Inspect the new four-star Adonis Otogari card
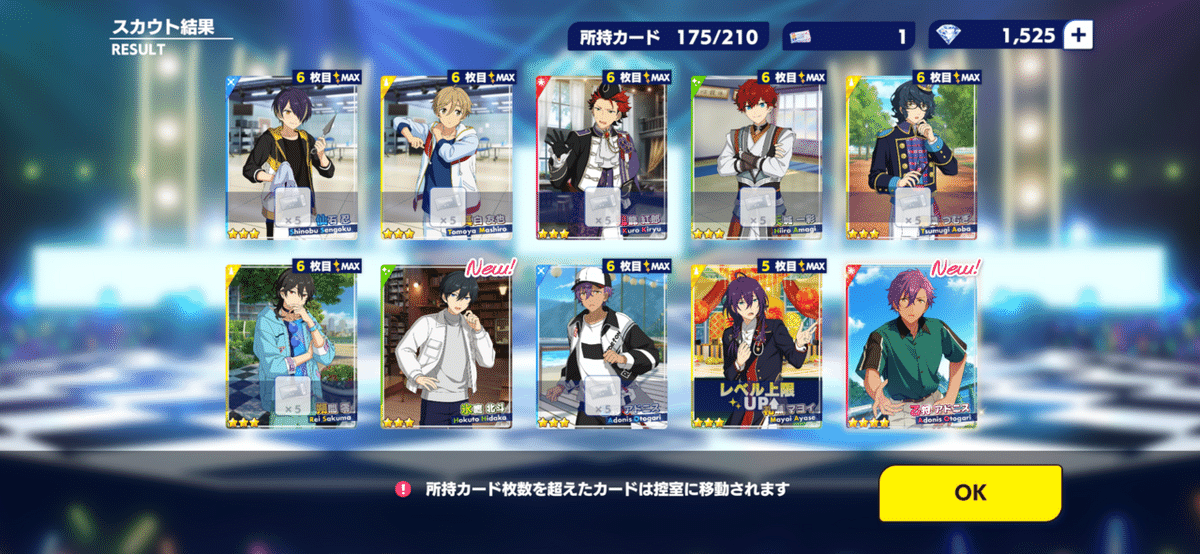Image resolution: width=1200 pixels, height=554 pixels. [911, 346]
